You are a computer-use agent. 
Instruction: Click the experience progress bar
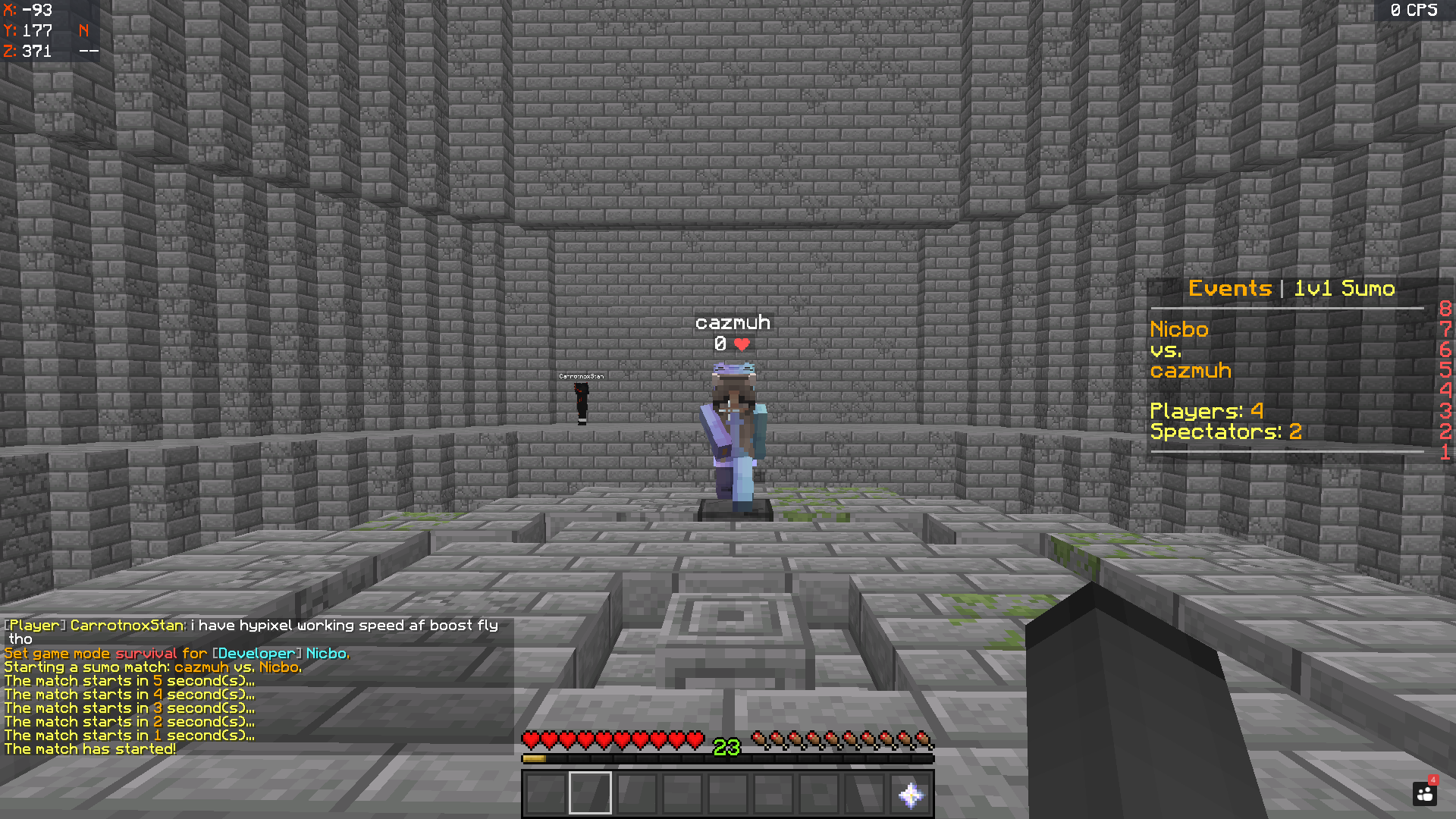(726, 756)
